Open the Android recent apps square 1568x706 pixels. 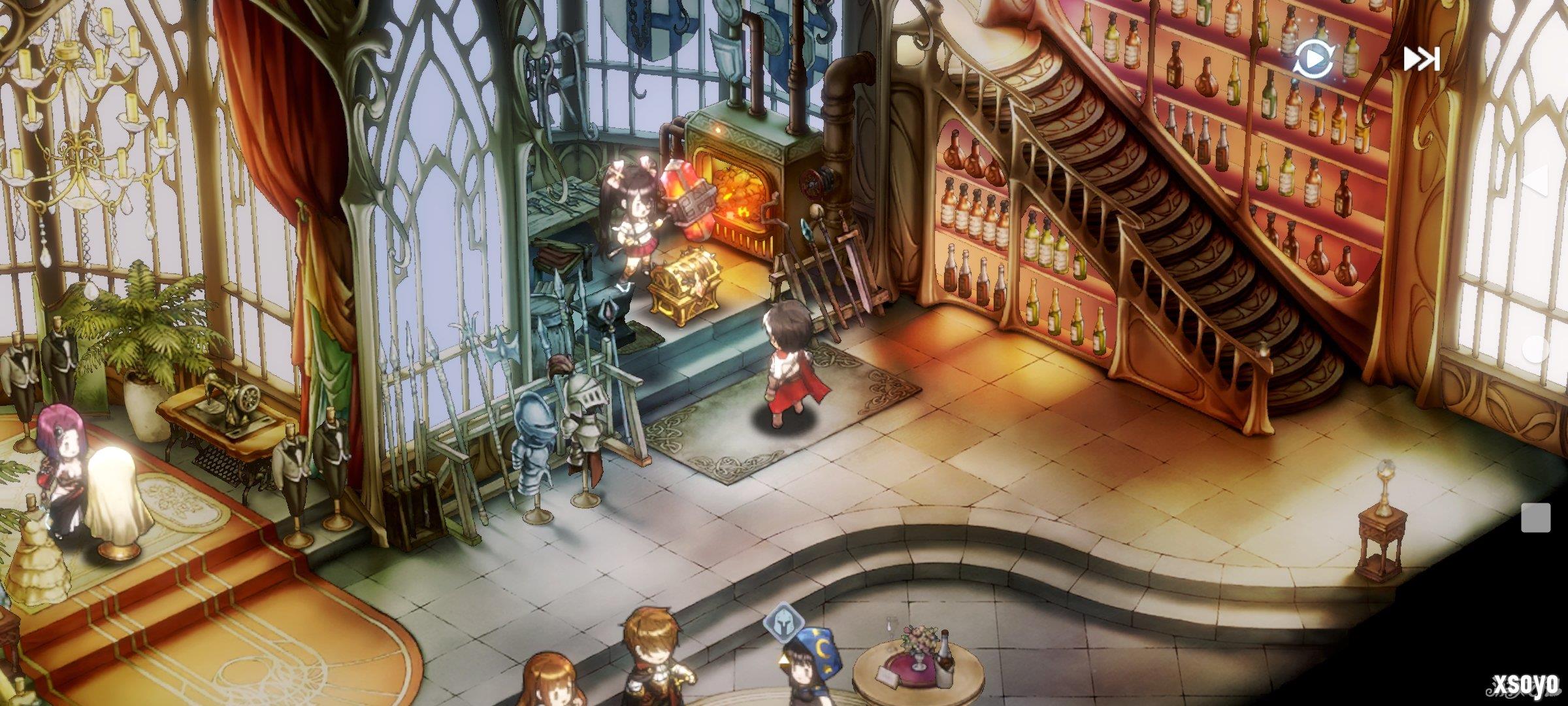pyautogui.click(x=1535, y=518)
